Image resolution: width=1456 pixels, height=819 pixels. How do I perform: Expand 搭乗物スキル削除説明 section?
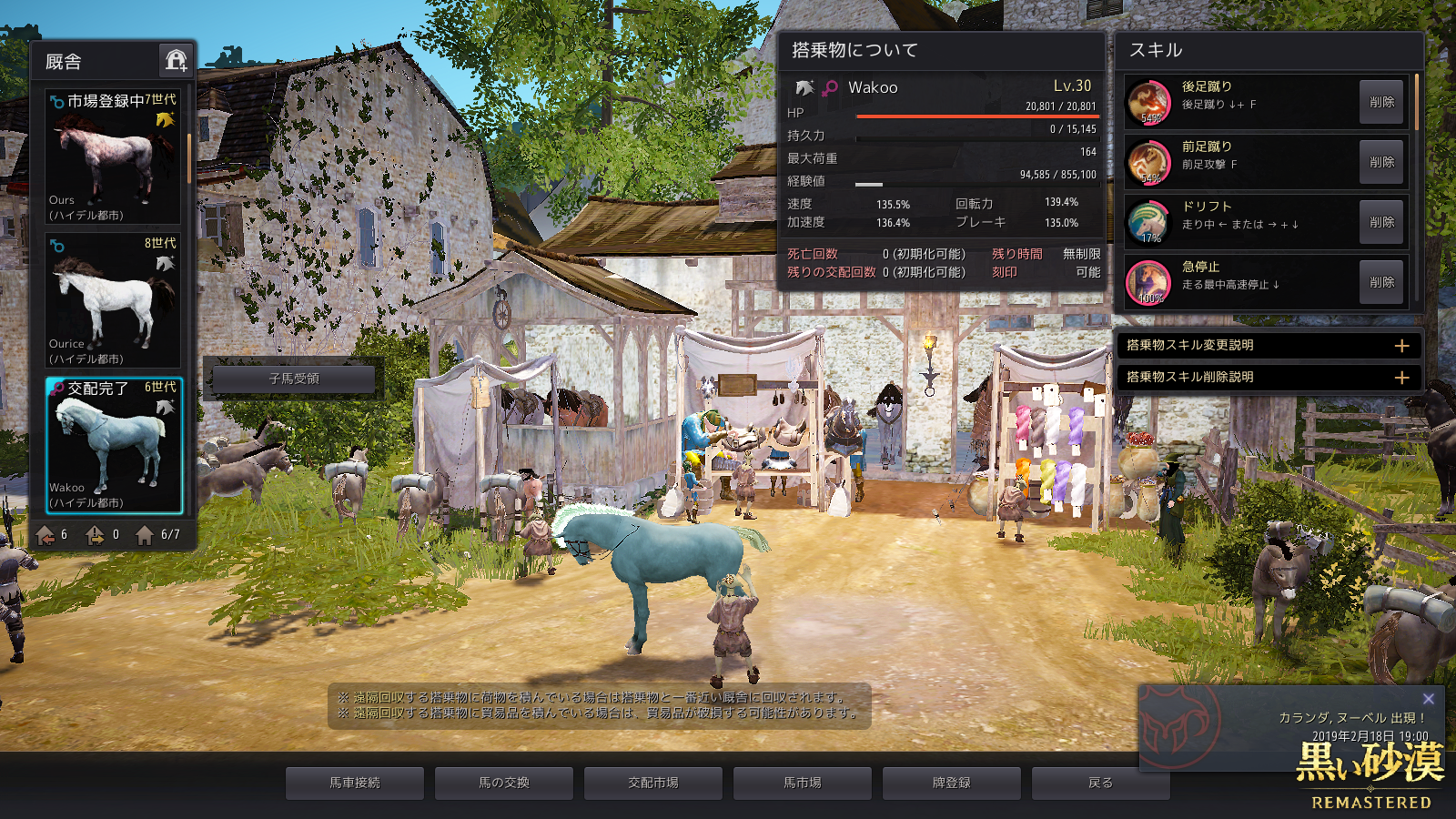tap(1401, 377)
